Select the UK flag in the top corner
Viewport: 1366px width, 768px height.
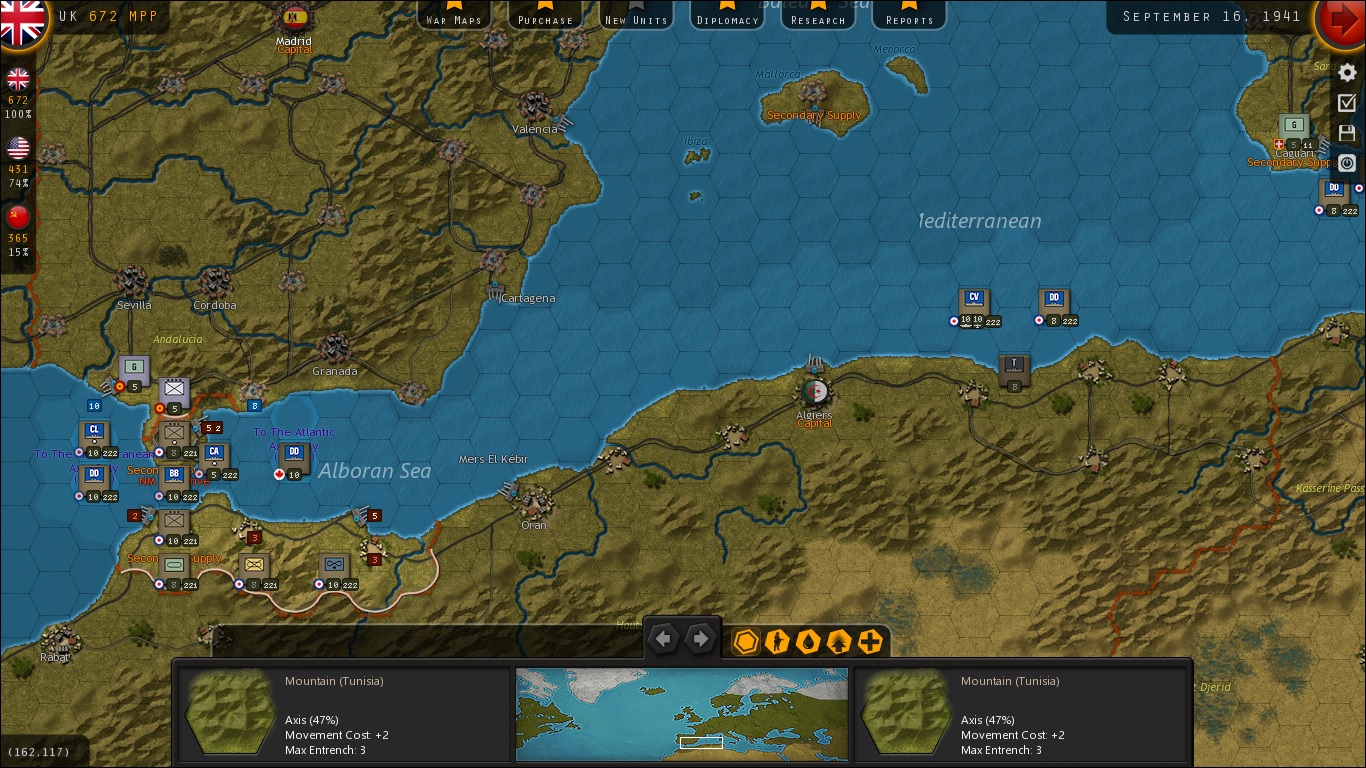pos(22,20)
